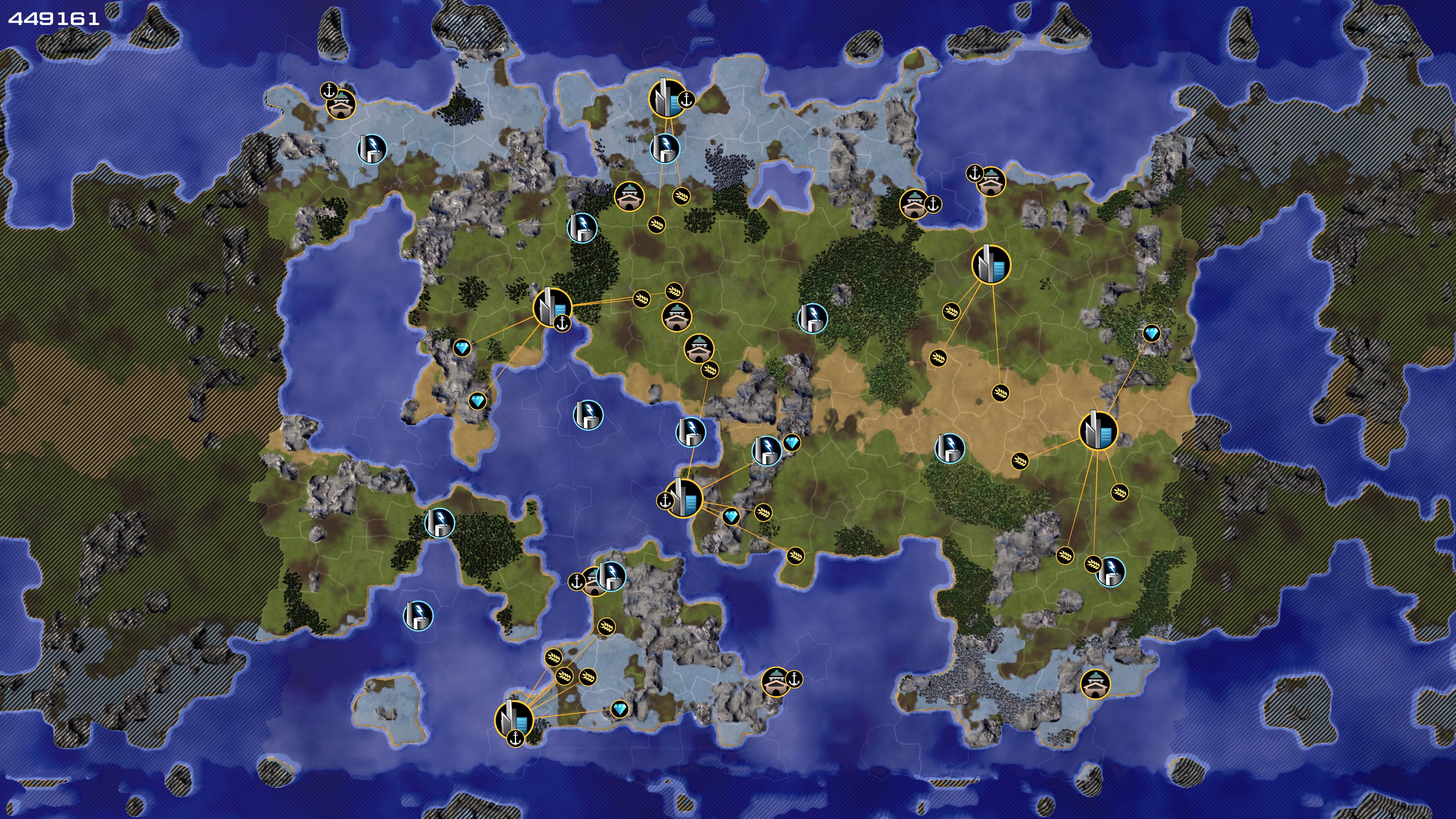Viewport: 1456px width, 819px height.
Task: Select the power plant marker overlapping a village
Action: (x=611, y=576)
